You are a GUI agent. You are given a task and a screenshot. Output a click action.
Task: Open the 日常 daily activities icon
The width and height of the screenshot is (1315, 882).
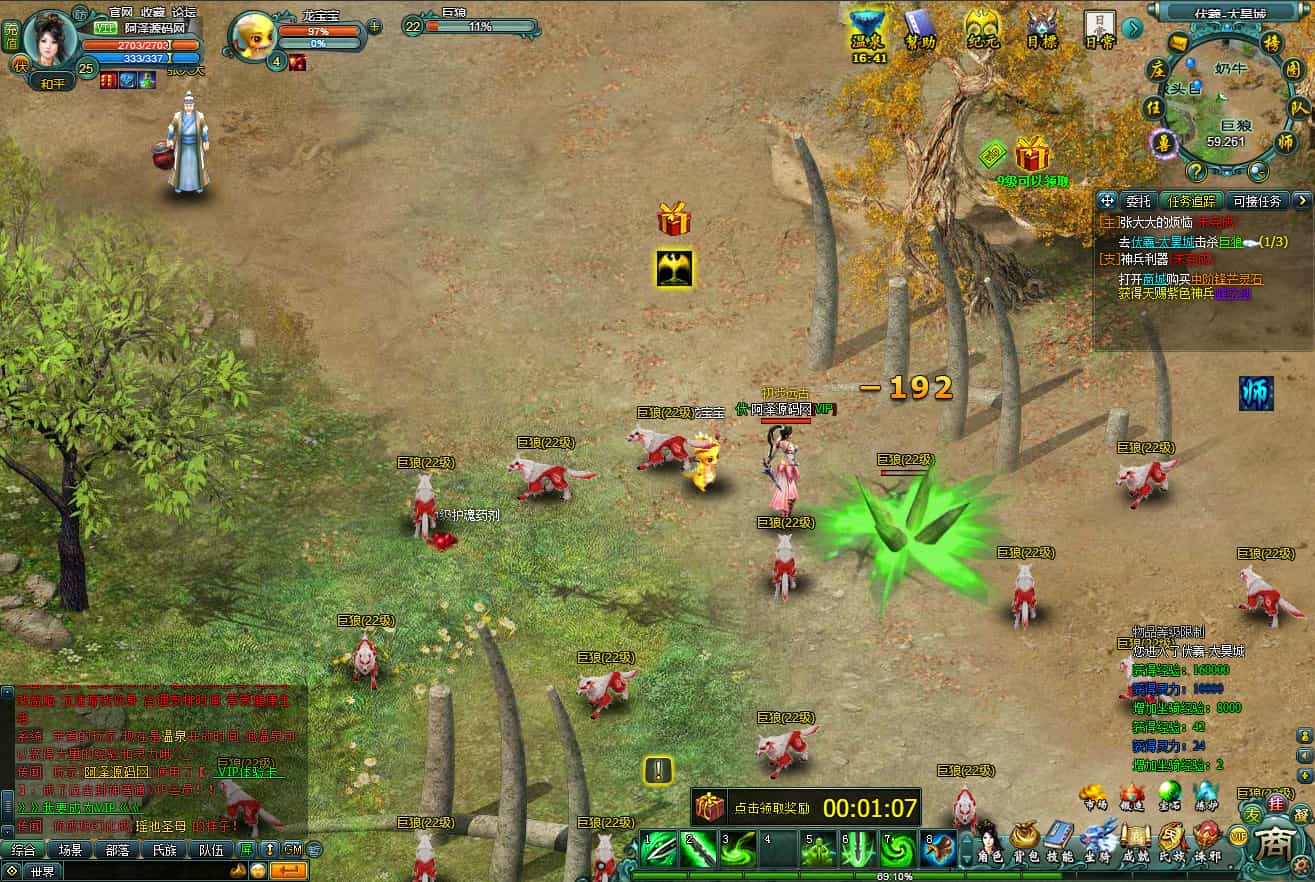(x=1099, y=30)
